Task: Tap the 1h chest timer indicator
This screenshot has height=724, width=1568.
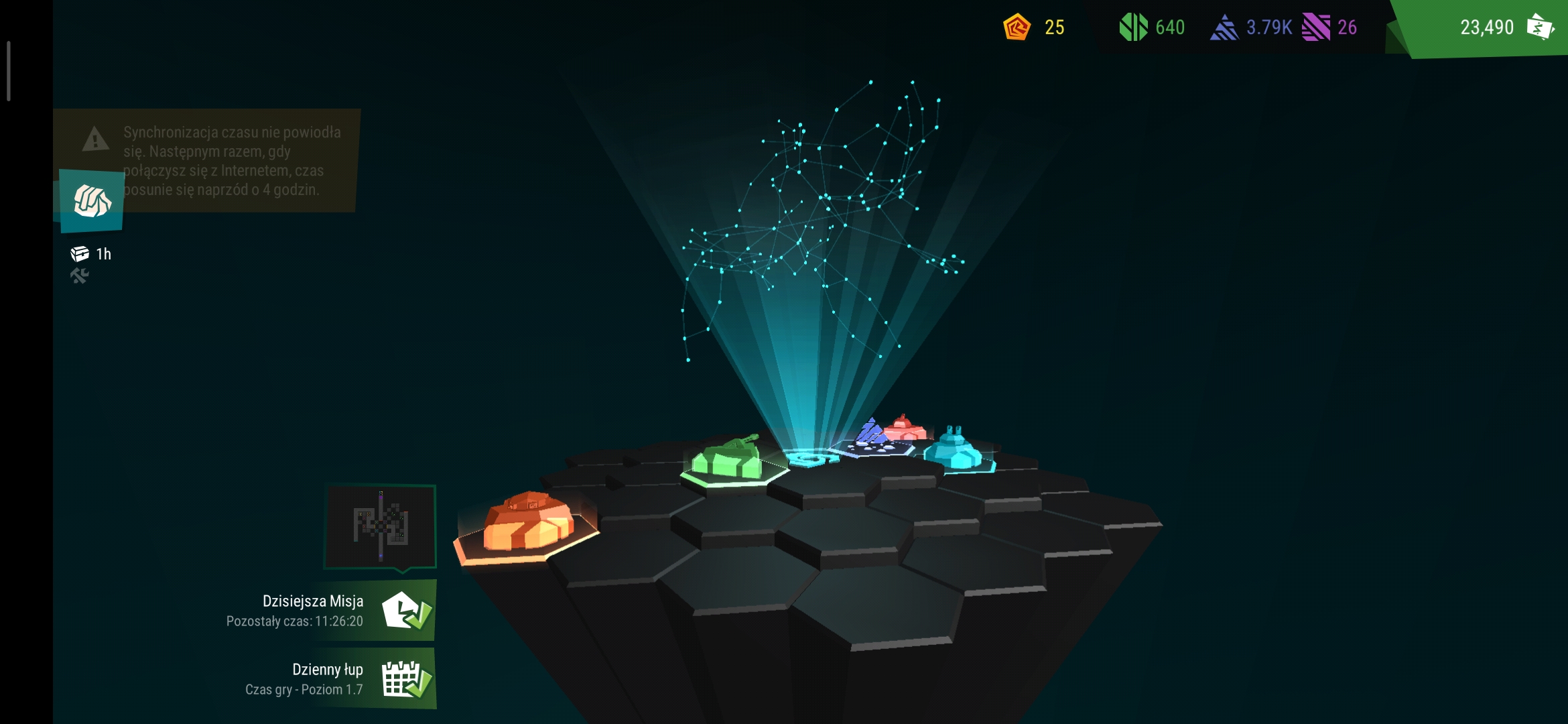Action: [x=91, y=254]
